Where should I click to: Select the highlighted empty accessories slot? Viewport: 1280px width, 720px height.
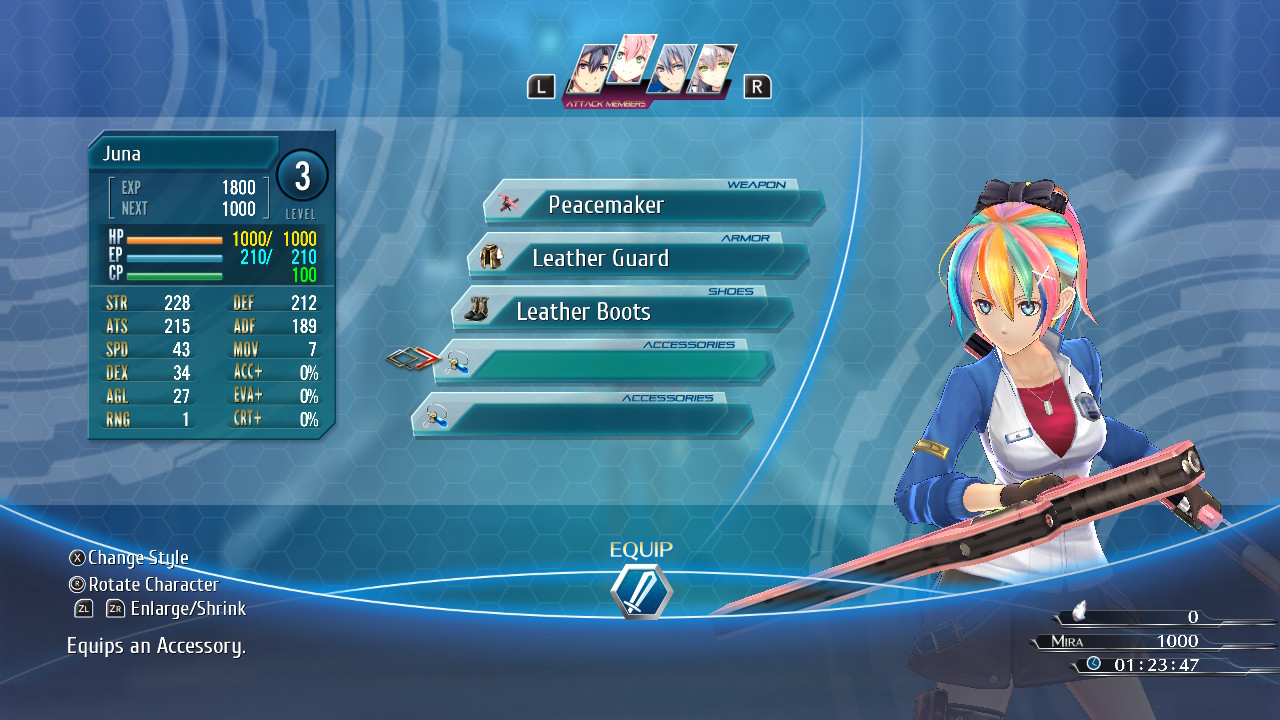[x=604, y=365]
